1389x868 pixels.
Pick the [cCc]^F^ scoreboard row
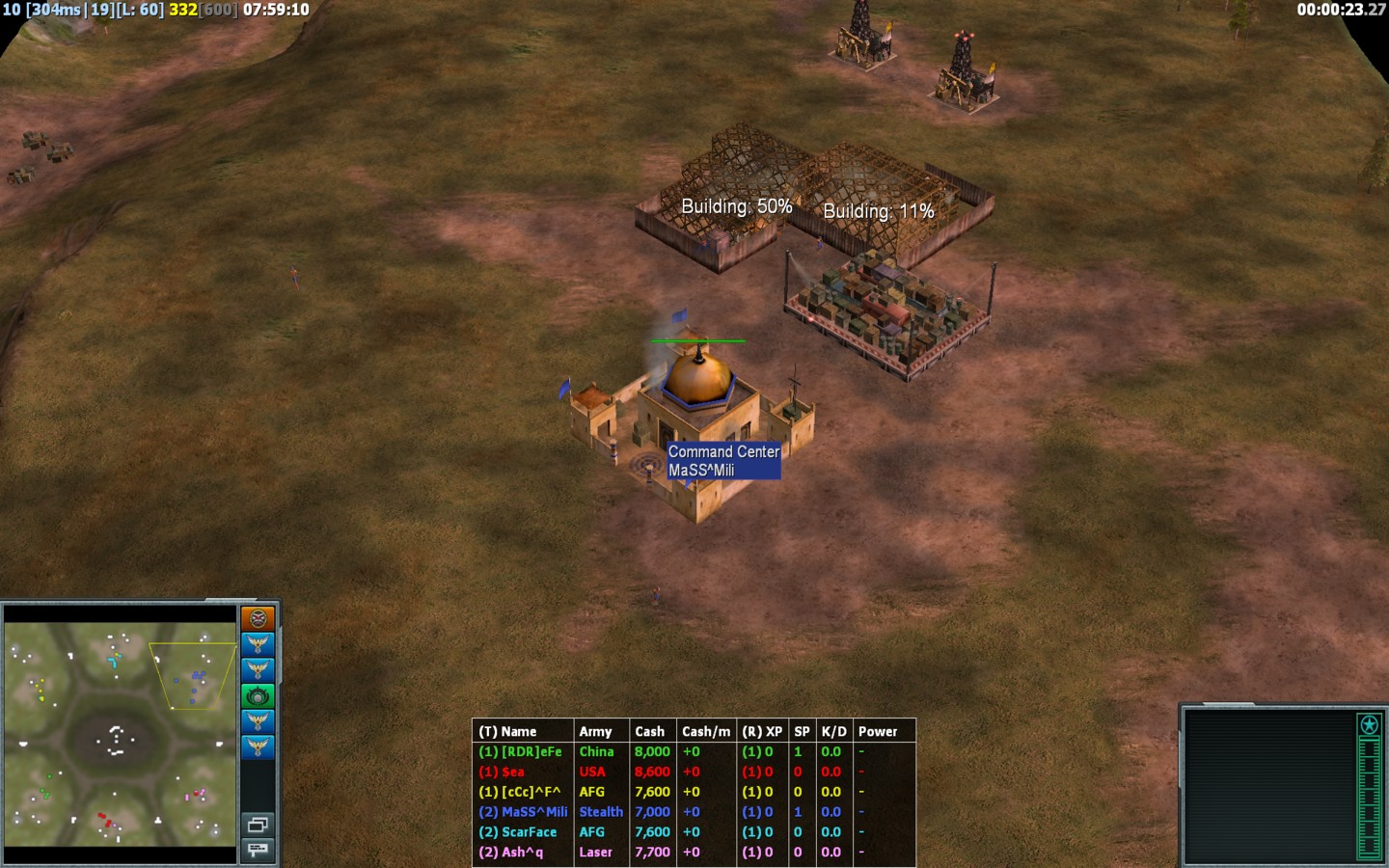tap(520, 792)
